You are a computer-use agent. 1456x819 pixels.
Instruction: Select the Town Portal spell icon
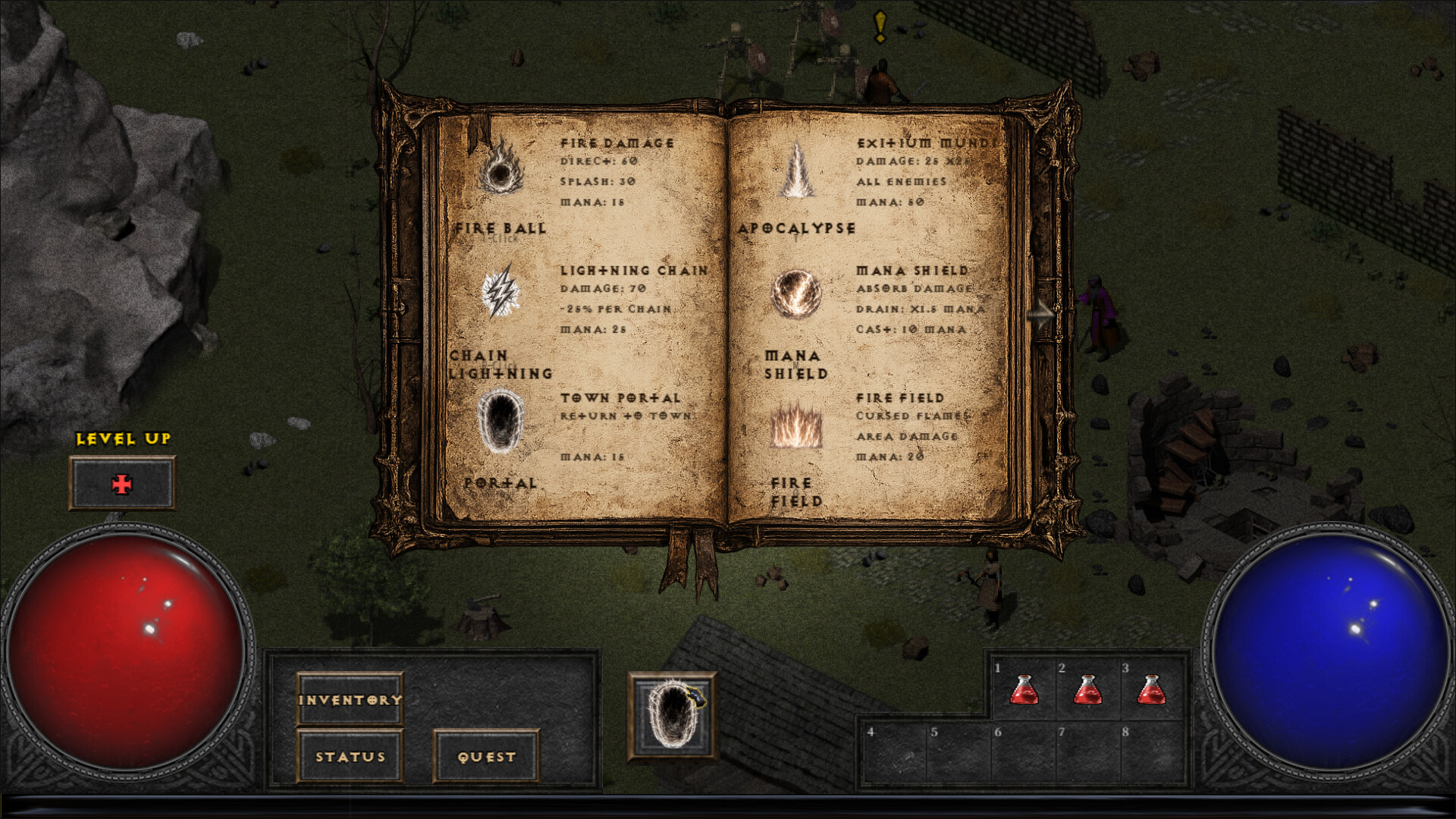(x=500, y=421)
